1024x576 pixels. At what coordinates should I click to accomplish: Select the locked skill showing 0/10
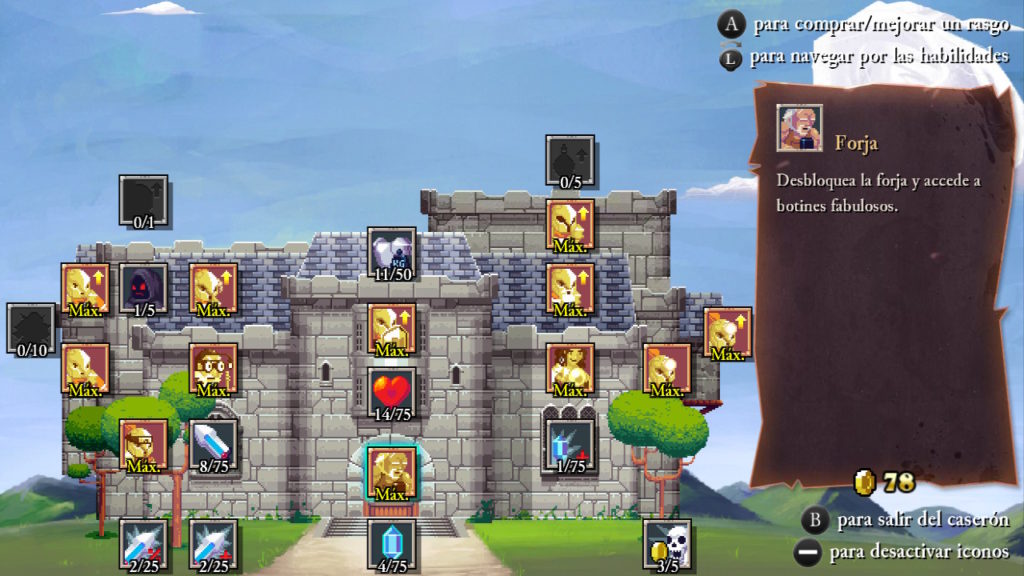[31, 328]
